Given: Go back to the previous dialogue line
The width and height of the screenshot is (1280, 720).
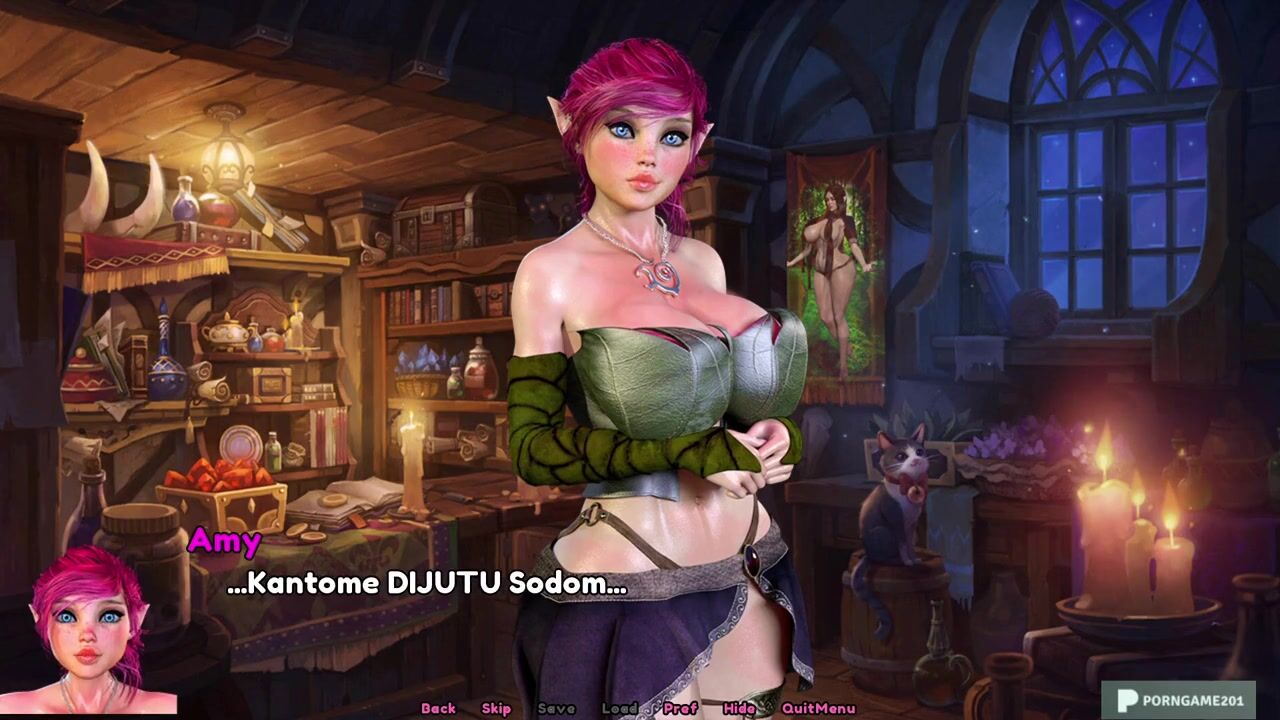Looking at the screenshot, I should coord(438,708).
